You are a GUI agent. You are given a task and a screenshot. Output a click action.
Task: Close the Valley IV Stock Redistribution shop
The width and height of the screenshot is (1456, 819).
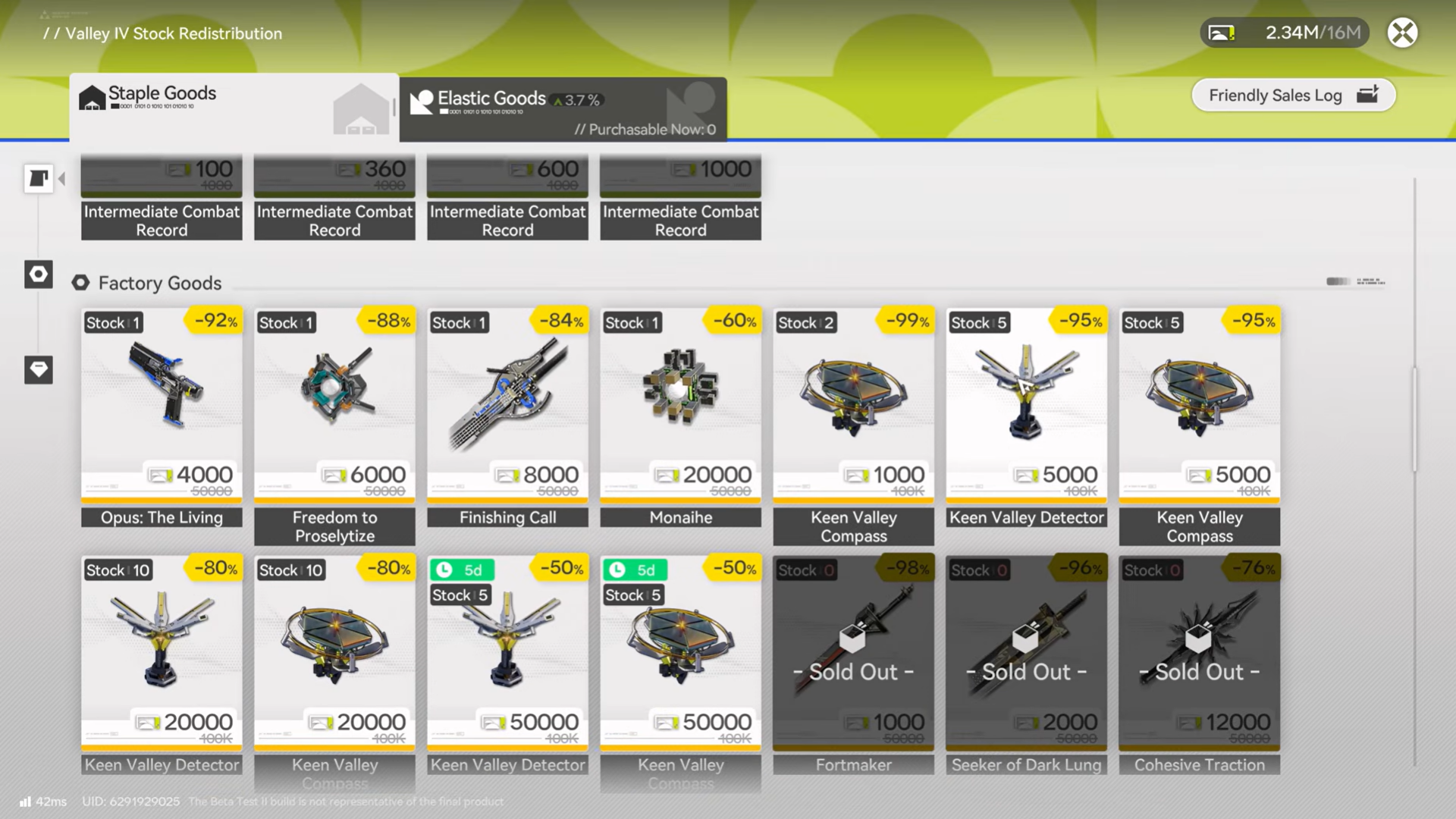1403,33
